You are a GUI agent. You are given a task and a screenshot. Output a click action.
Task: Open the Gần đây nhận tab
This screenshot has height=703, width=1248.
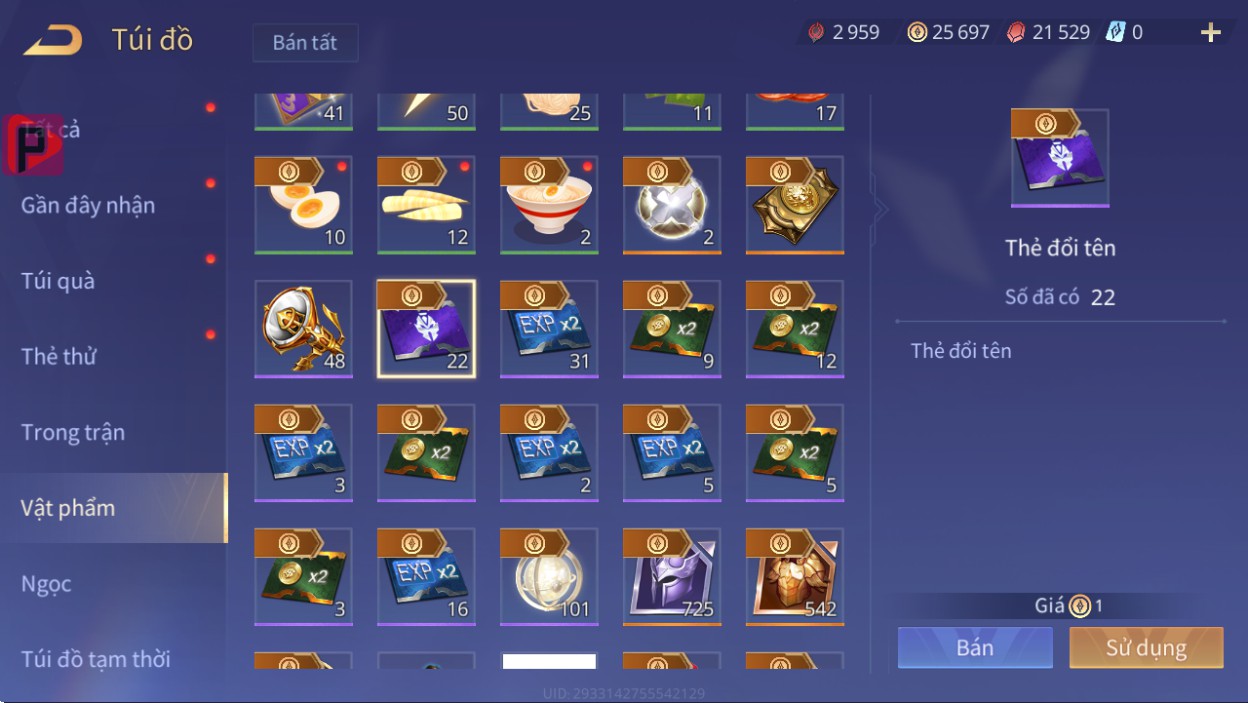tap(88, 205)
